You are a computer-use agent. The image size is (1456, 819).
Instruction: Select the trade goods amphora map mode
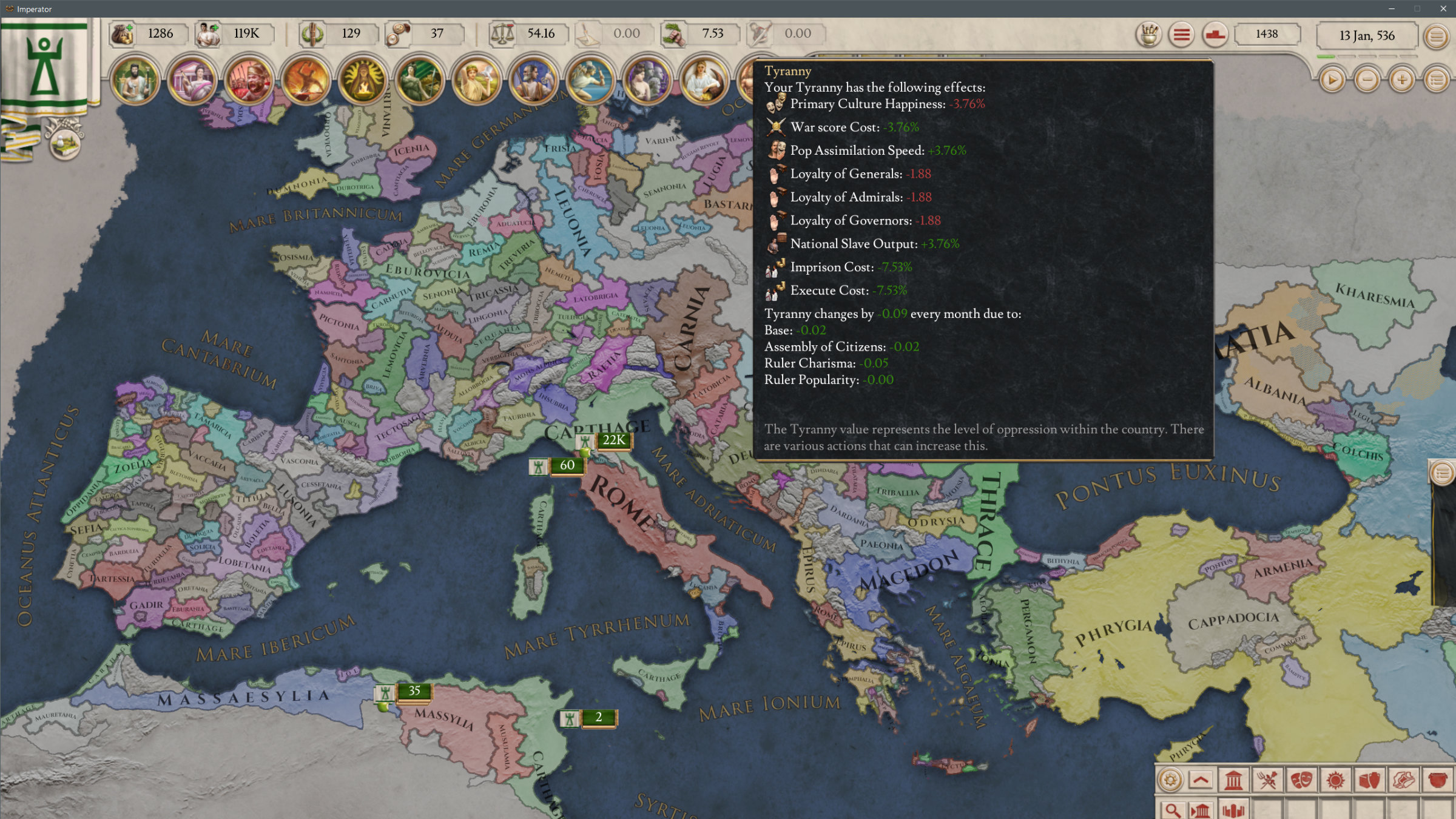pos(1369,780)
